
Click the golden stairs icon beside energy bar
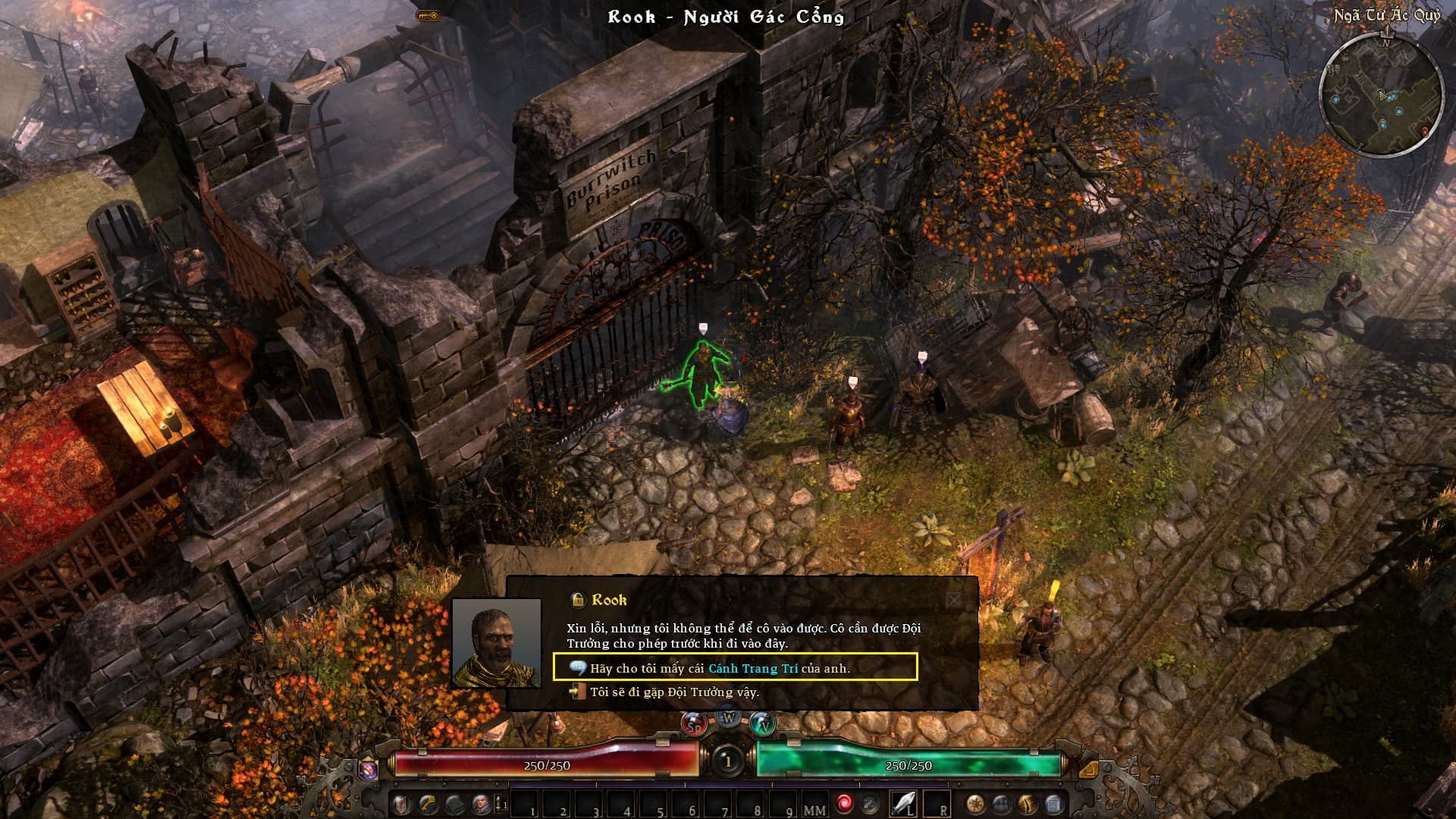[x=1087, y=769]
